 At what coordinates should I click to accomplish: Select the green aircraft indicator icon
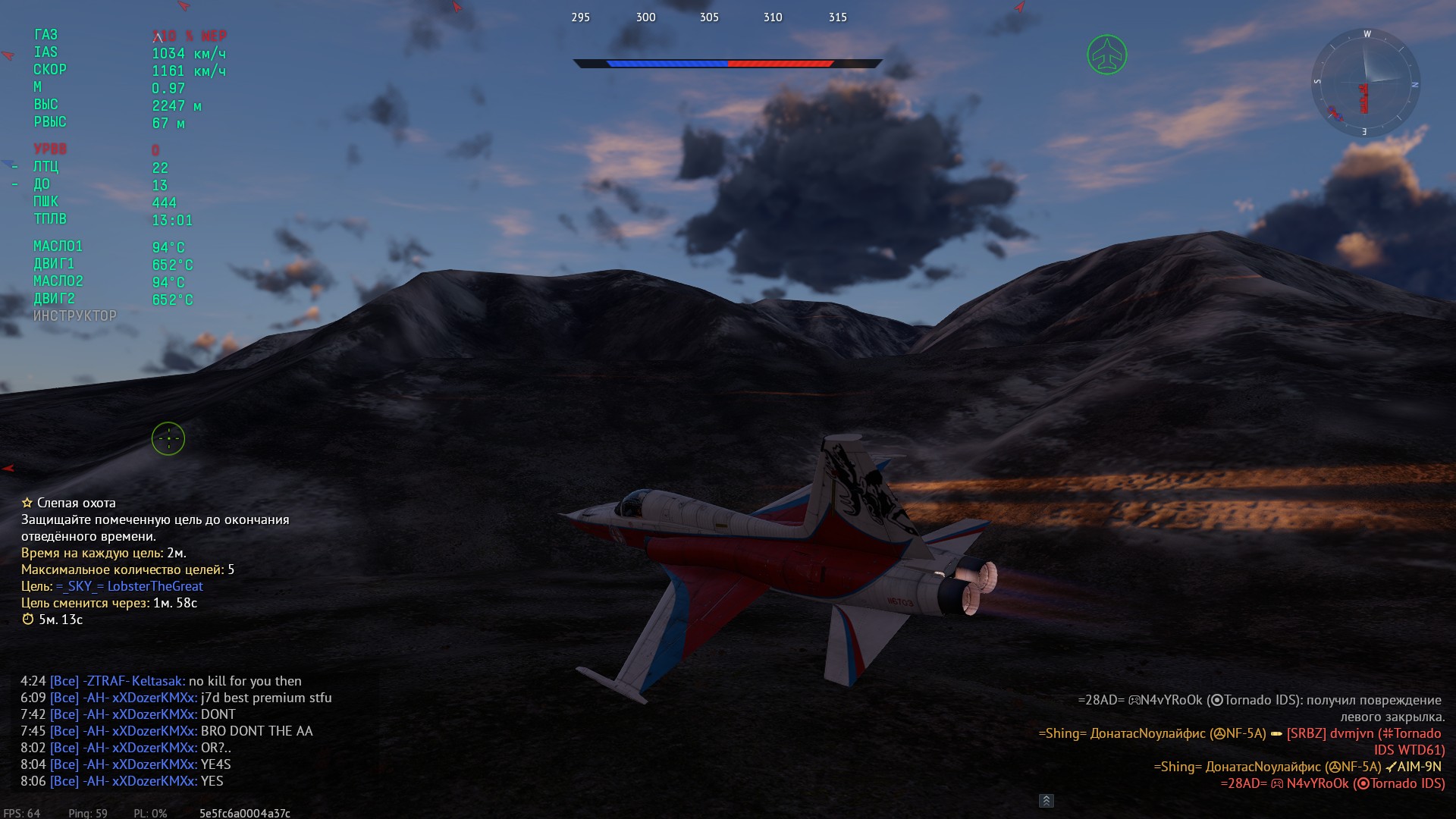[x=1106, y=55]
